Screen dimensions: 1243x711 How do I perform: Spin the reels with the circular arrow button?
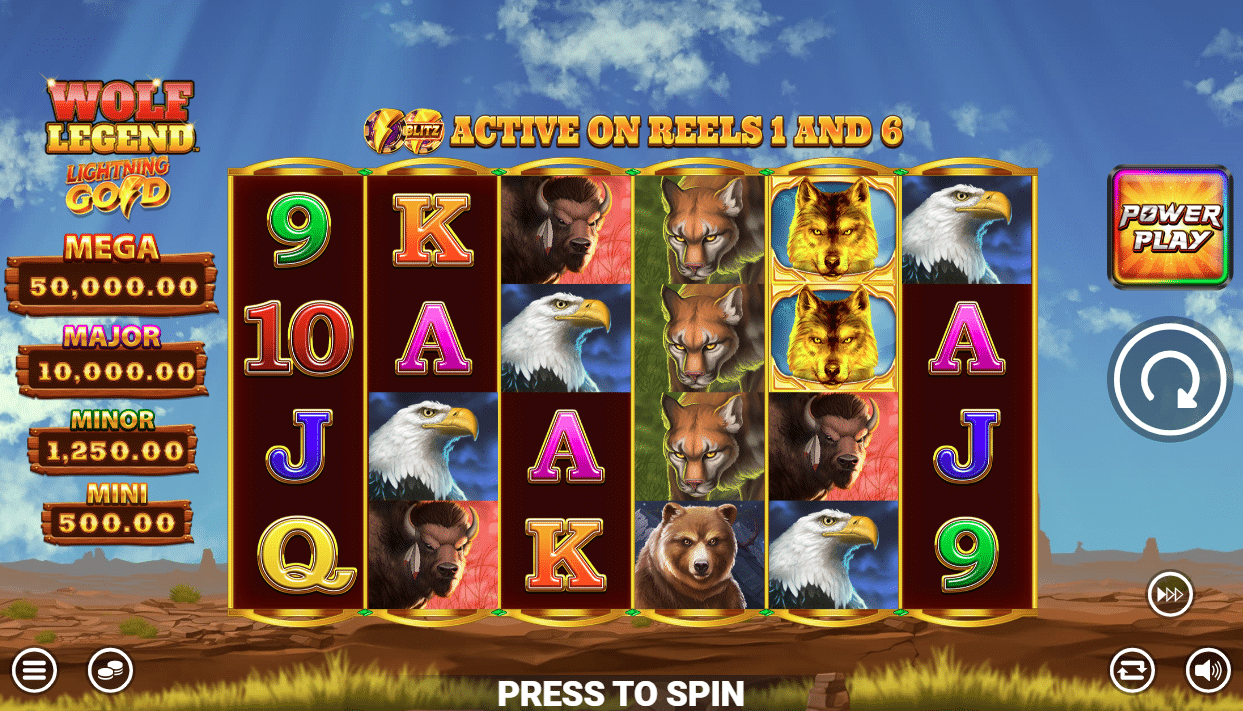[1169, 379]
